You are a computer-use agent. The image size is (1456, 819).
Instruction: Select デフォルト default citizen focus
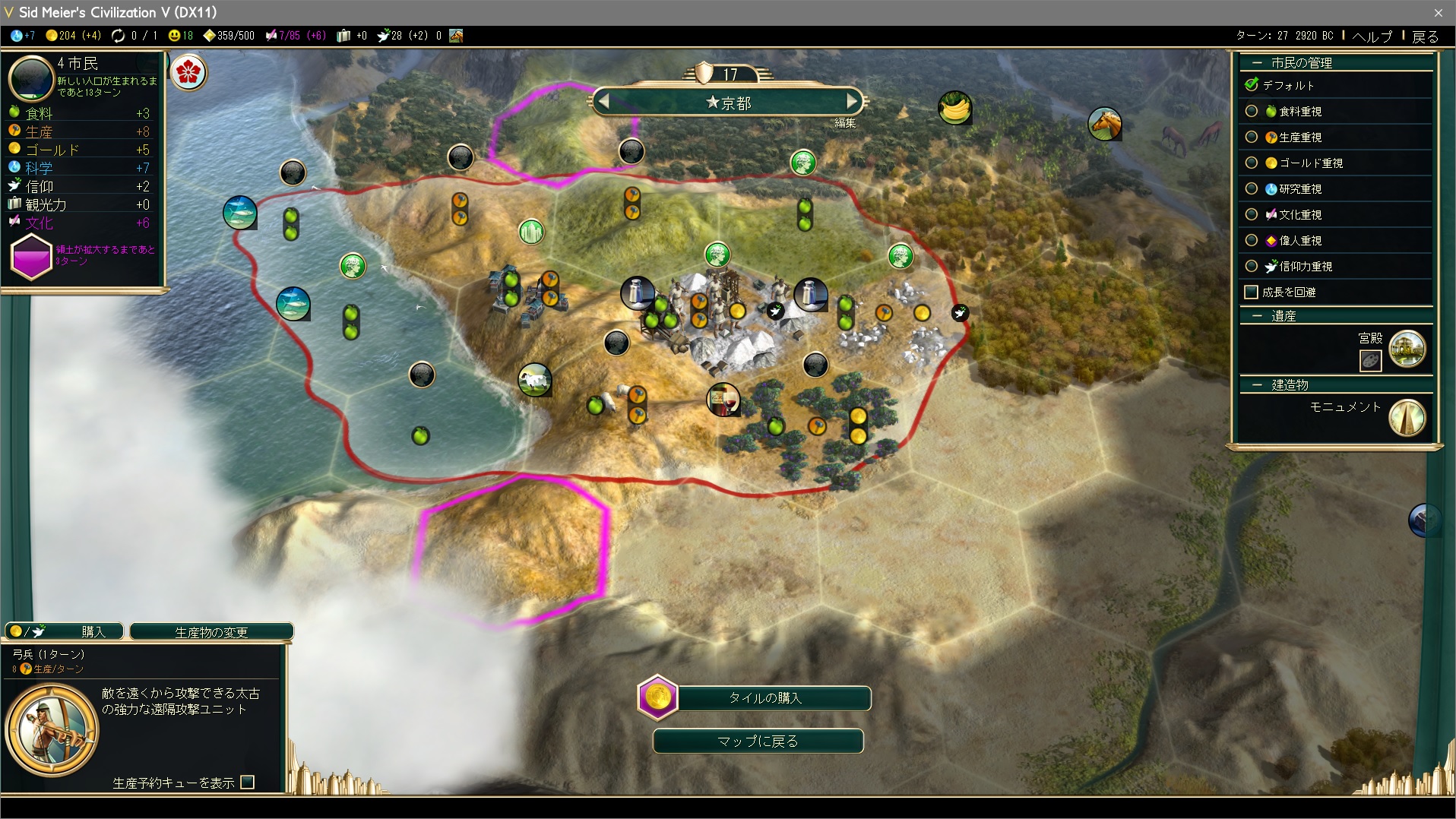coord(1252,85)
